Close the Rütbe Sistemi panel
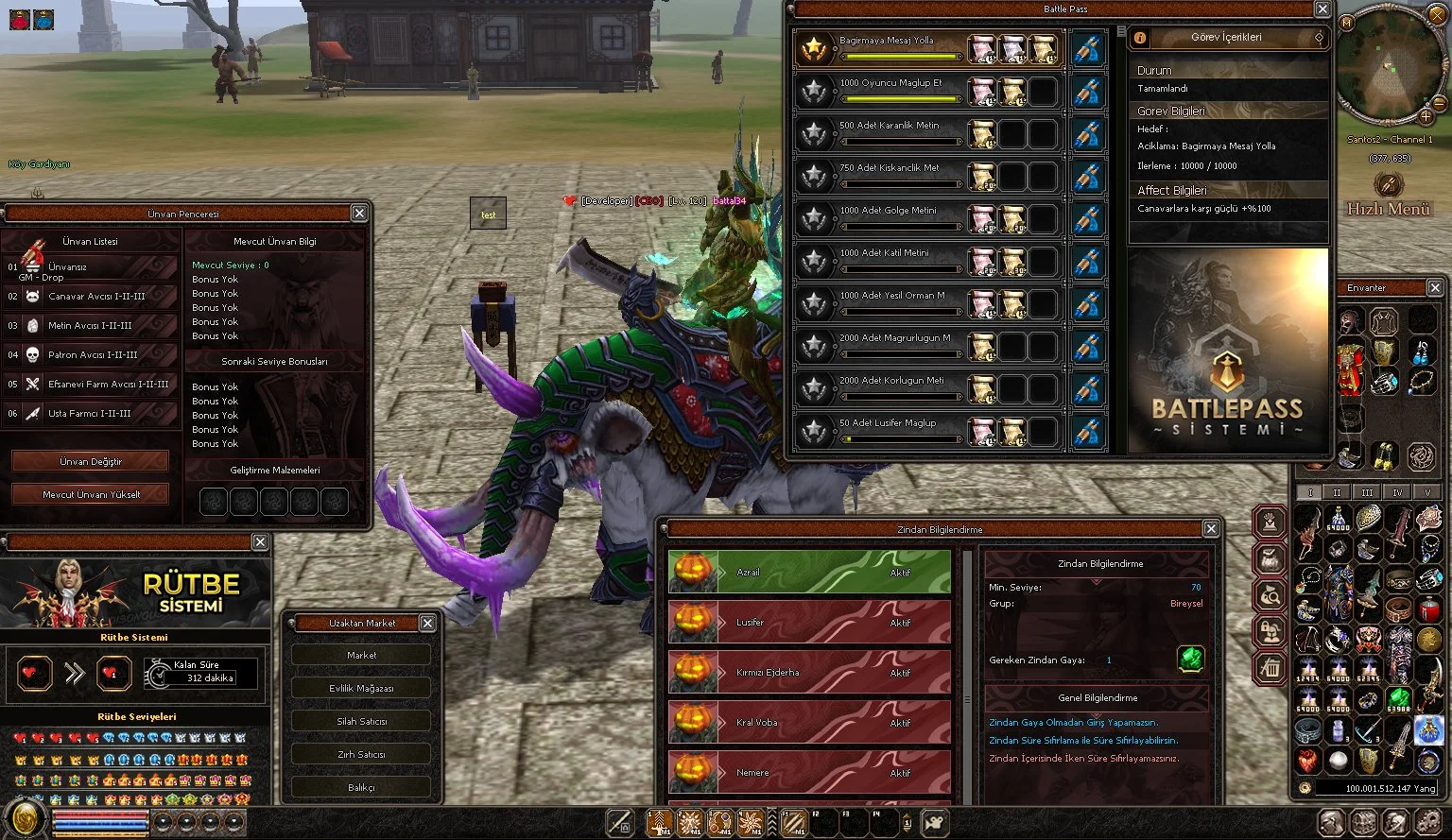 point(260,541)
